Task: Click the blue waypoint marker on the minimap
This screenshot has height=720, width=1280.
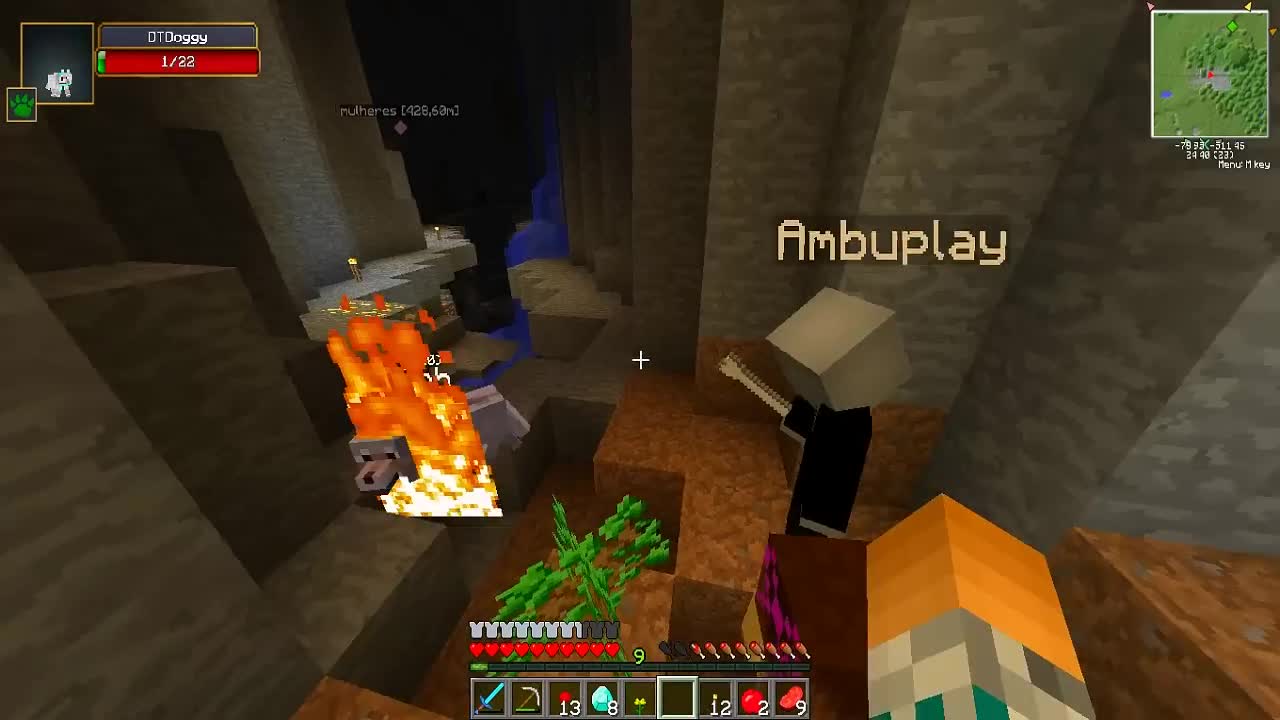Action: (x=1166, y=94)
